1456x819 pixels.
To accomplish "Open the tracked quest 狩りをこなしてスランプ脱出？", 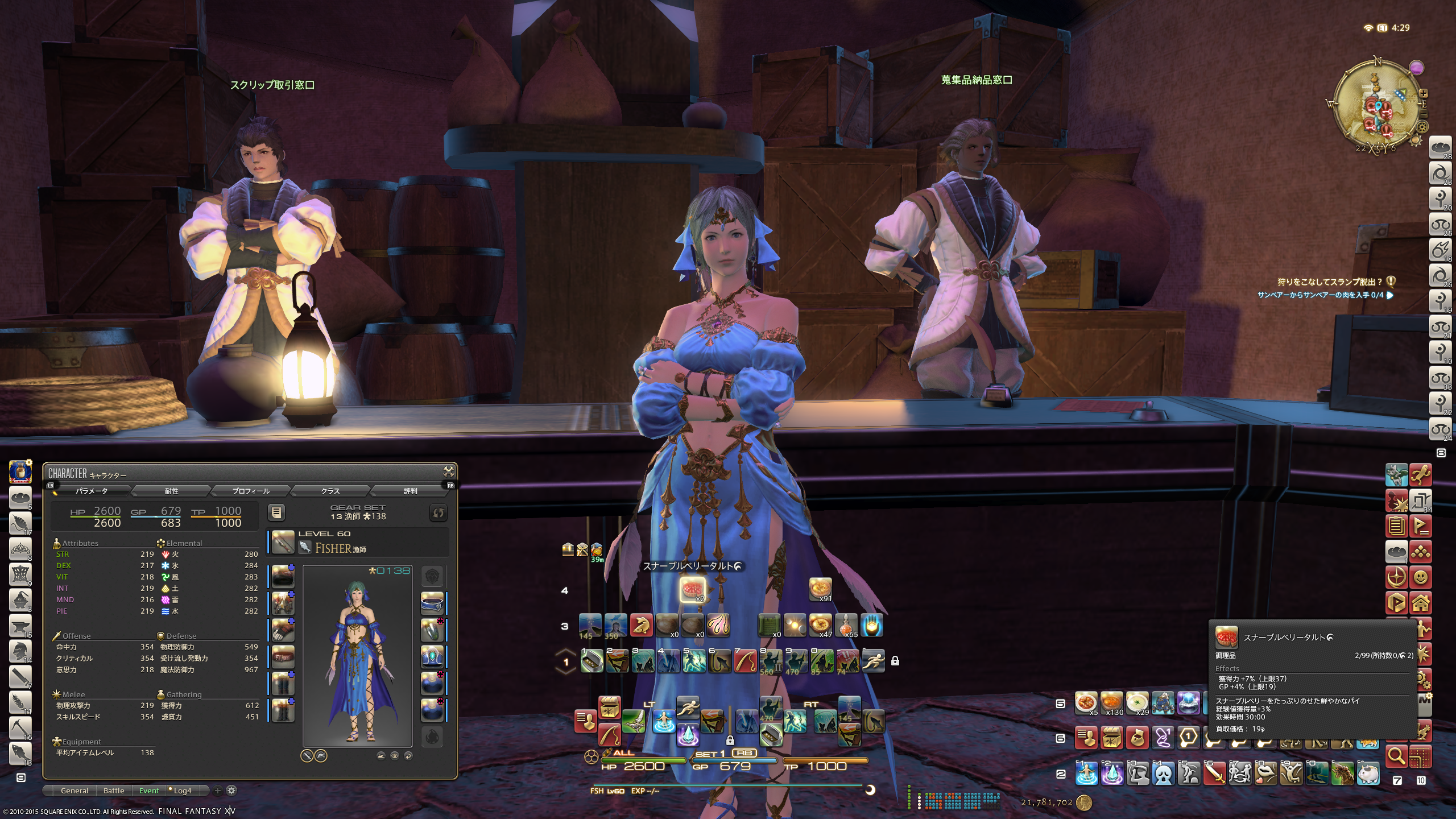I will [1329, 282].
